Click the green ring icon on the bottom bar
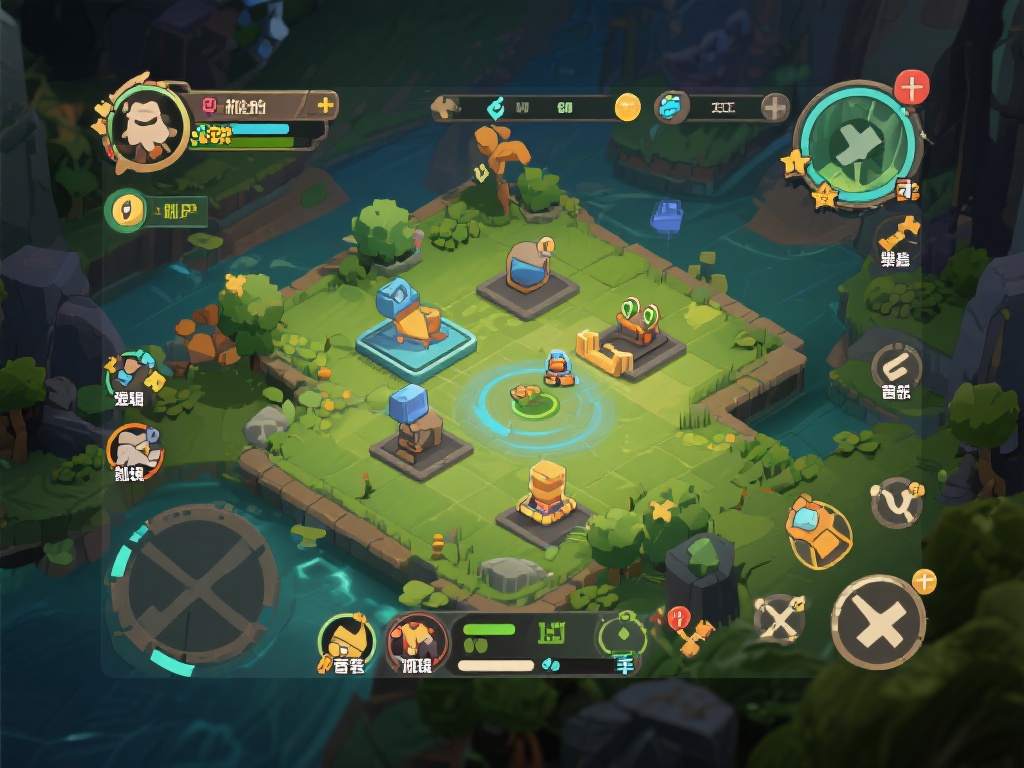The height and width of the screenshot is (768, 1024). 622,632
